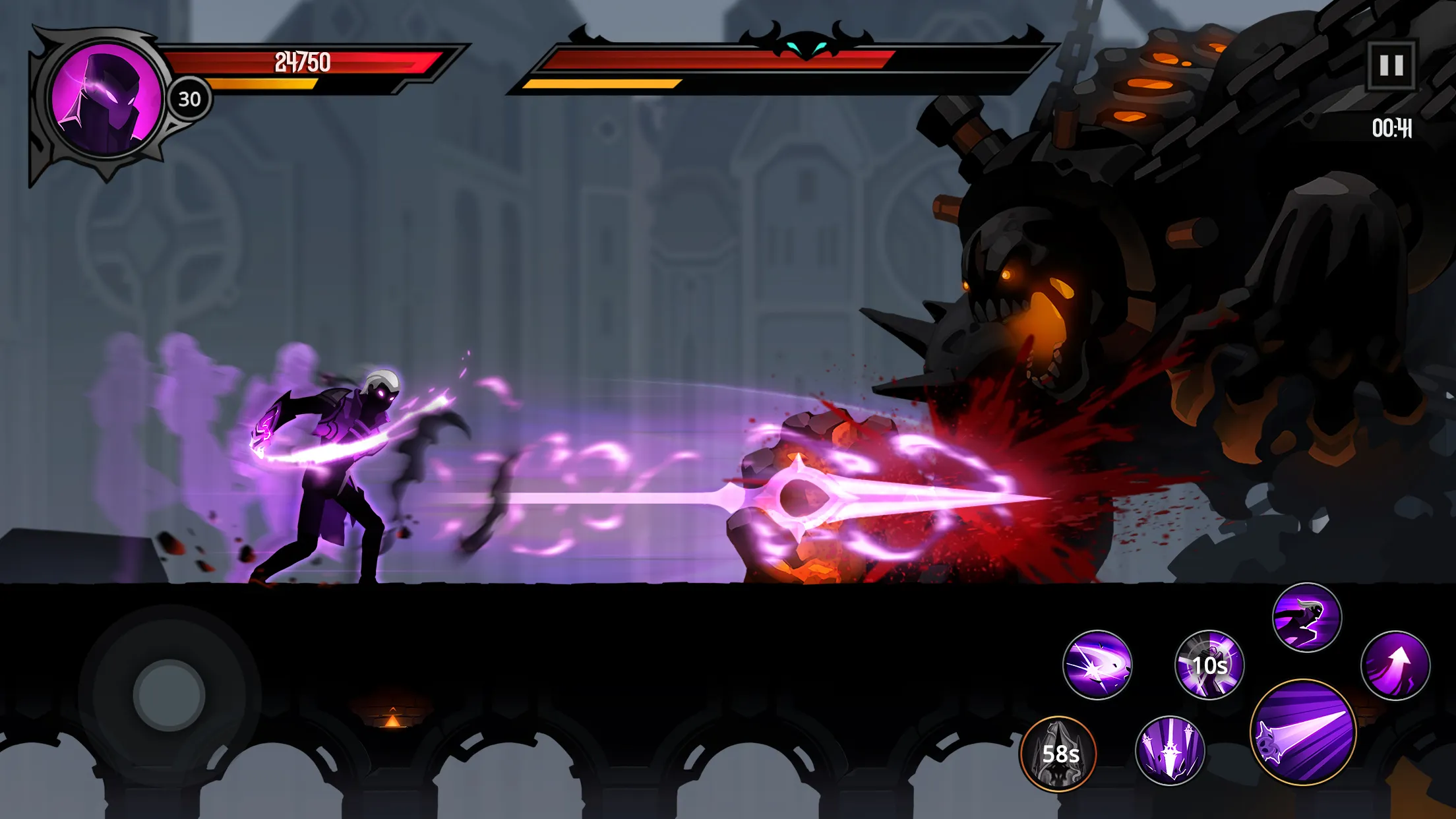The image size is (1456, 819).
Task: Select the level 30 badge
Action: click(188, 99)
